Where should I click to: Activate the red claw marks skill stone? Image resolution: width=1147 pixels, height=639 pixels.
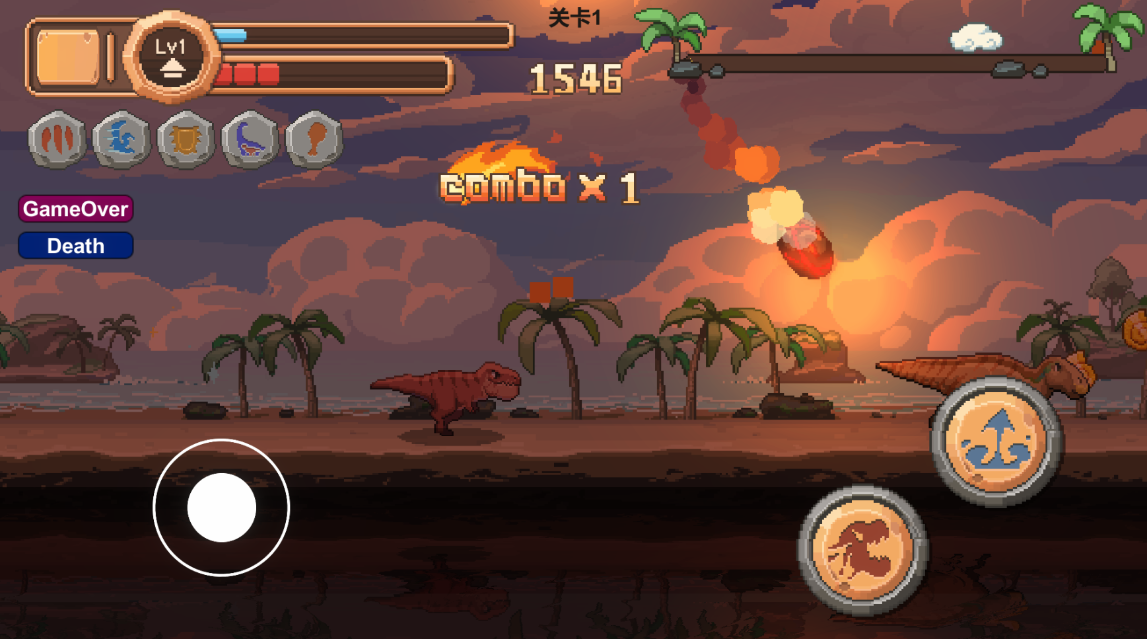(57, 140)
